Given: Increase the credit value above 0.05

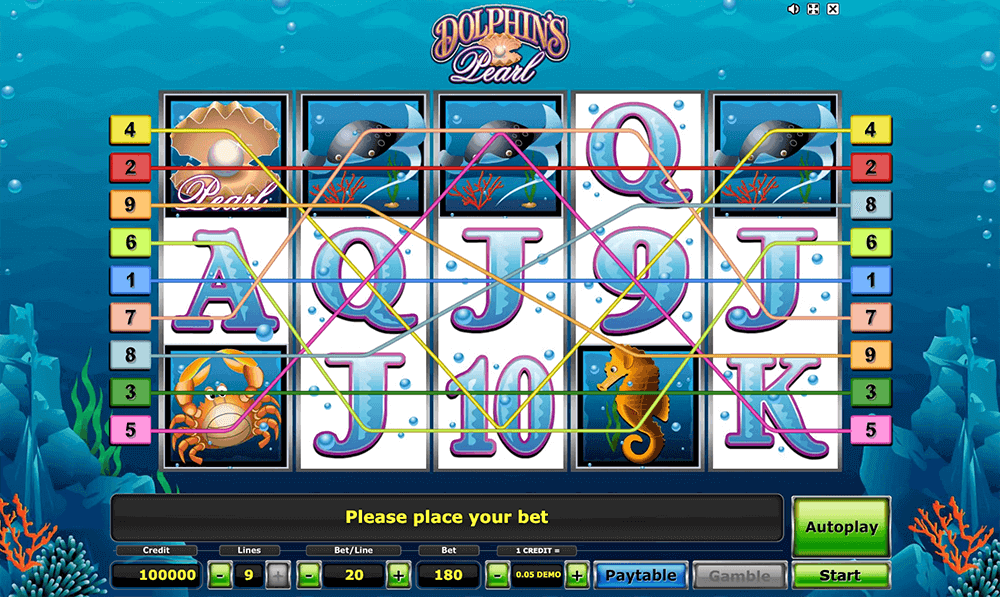Looking at the screenshot, I should [576, 575].
